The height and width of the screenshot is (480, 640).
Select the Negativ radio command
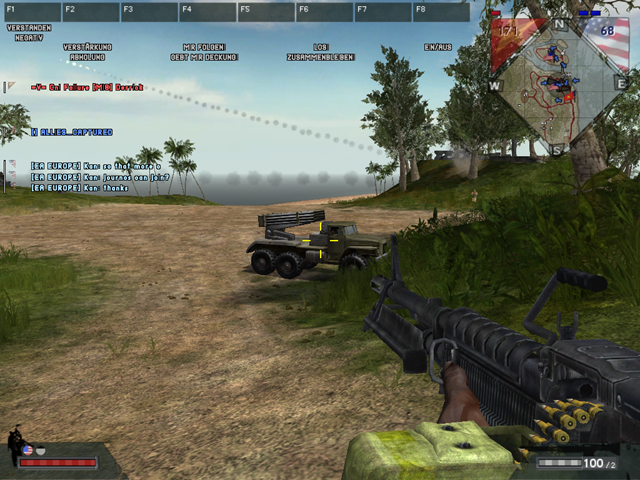click(x=28, y=36)
